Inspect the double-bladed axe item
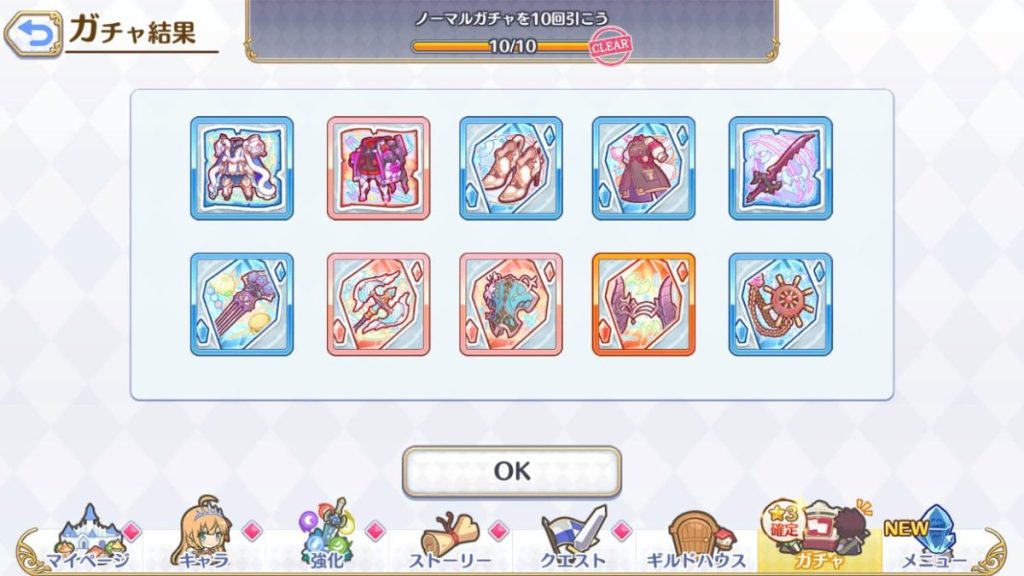This screenshot has height=576, width=1024. click(x=378, y=304)
